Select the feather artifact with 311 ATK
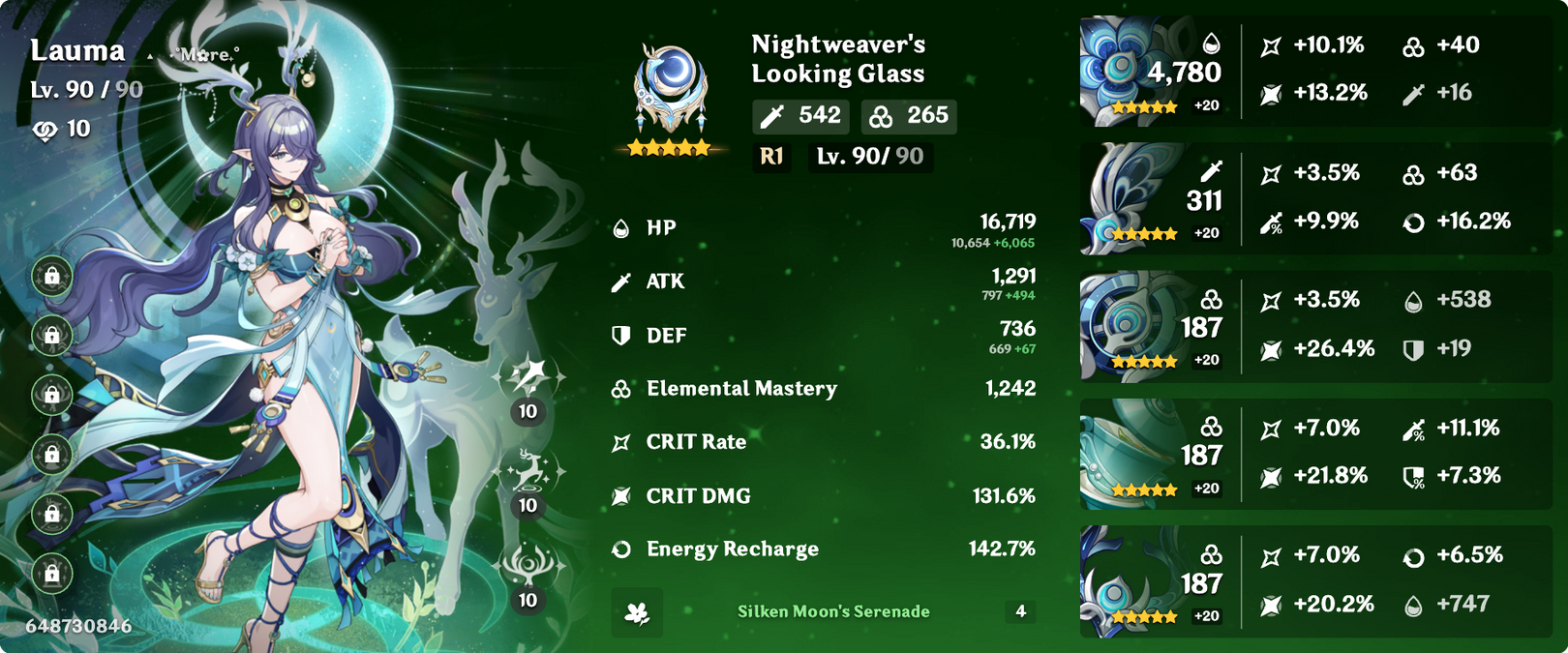The width and height of the screenshot is (1568, 653). pos(1128,198)
